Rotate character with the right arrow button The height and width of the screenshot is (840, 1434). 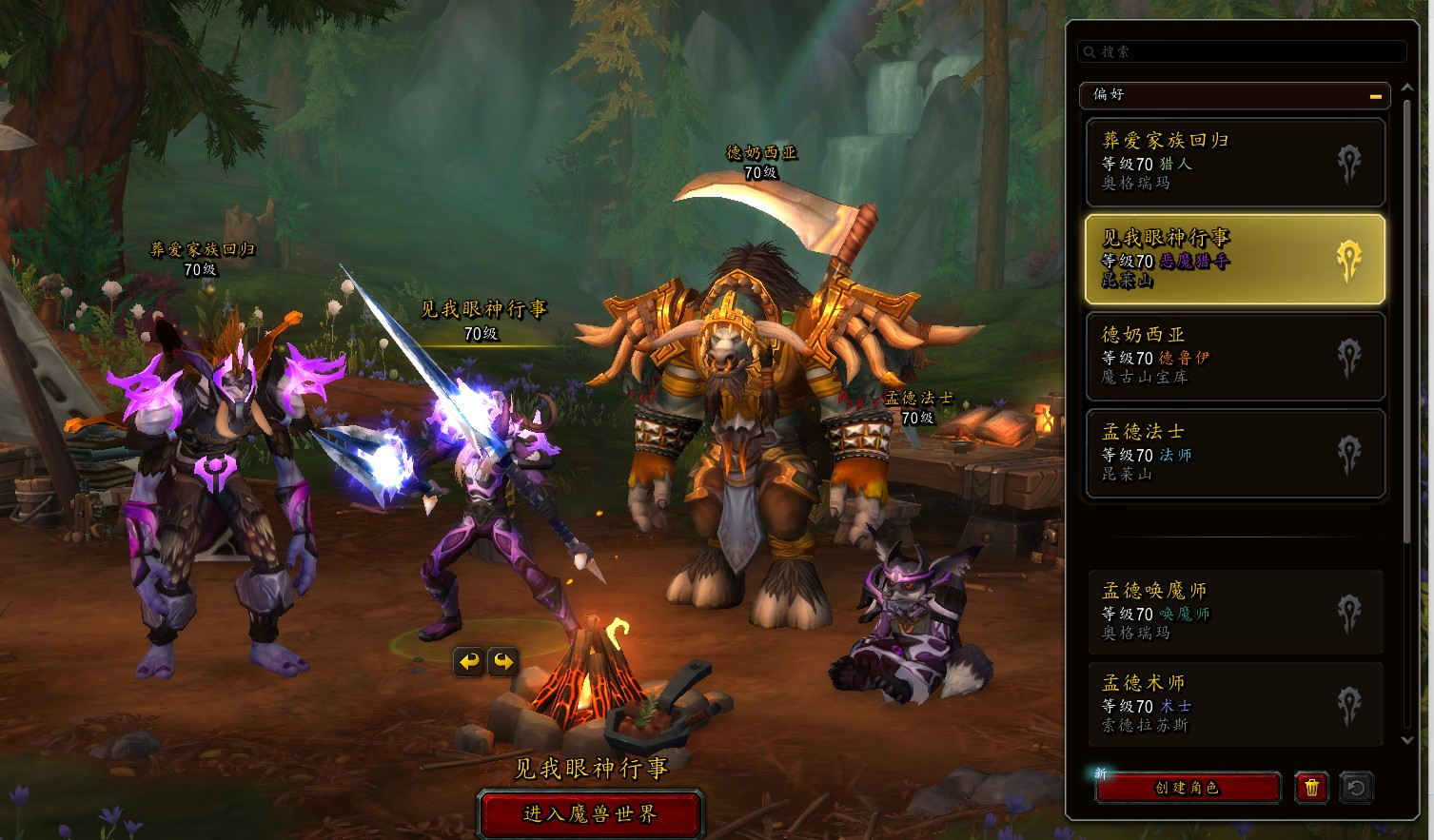coord(503,661)
